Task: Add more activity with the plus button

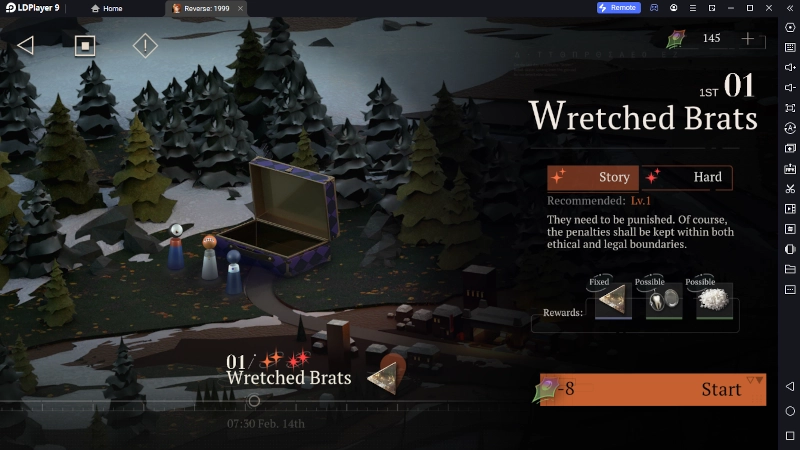Action: coord(748,39)
